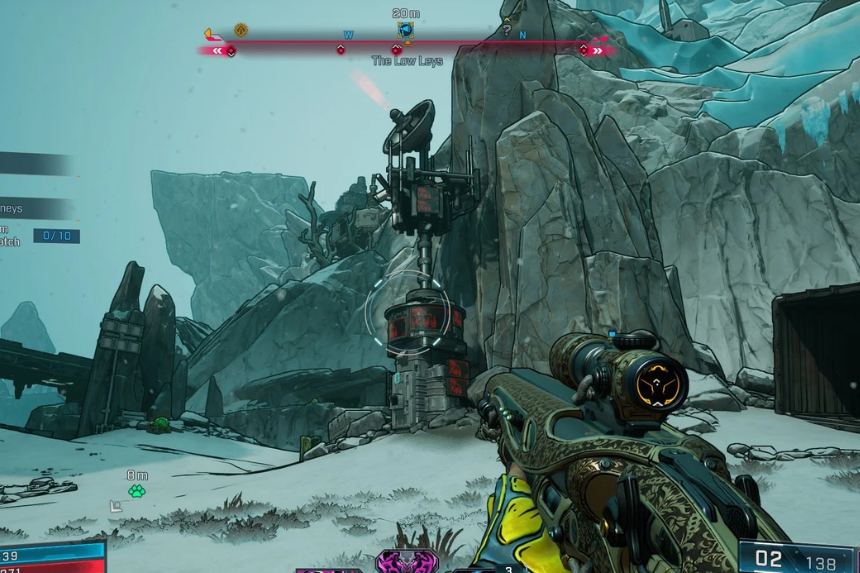Click the question mark marker on the compass
The width and height of the screenshot is (860, 573).
[507, 31]
